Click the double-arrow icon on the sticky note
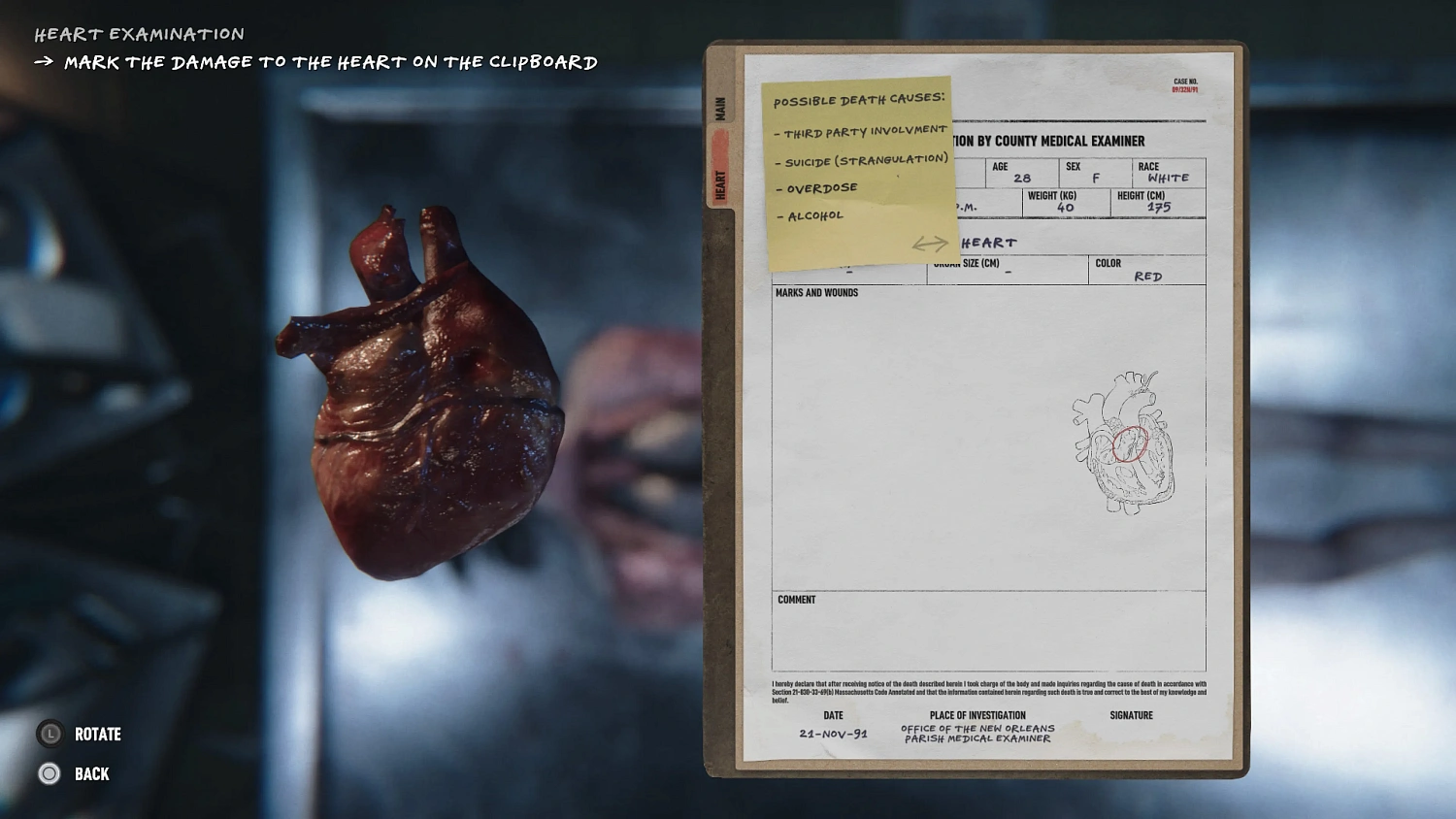This screenshot has width=1456, height=819. pos(931,245)
